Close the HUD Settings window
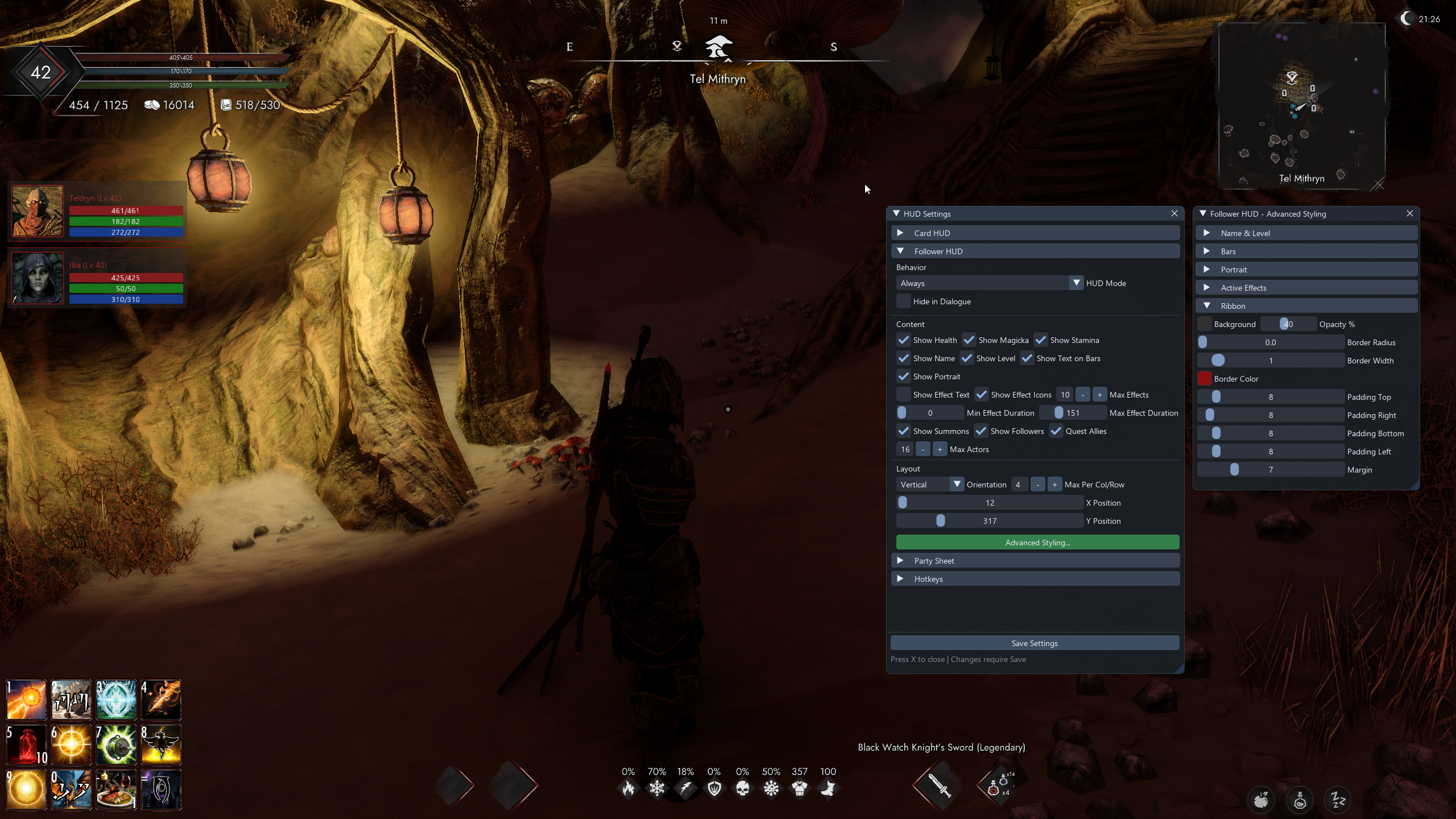The height and width of the screenshot is (819, 1456). click(x=1174, y=213)
